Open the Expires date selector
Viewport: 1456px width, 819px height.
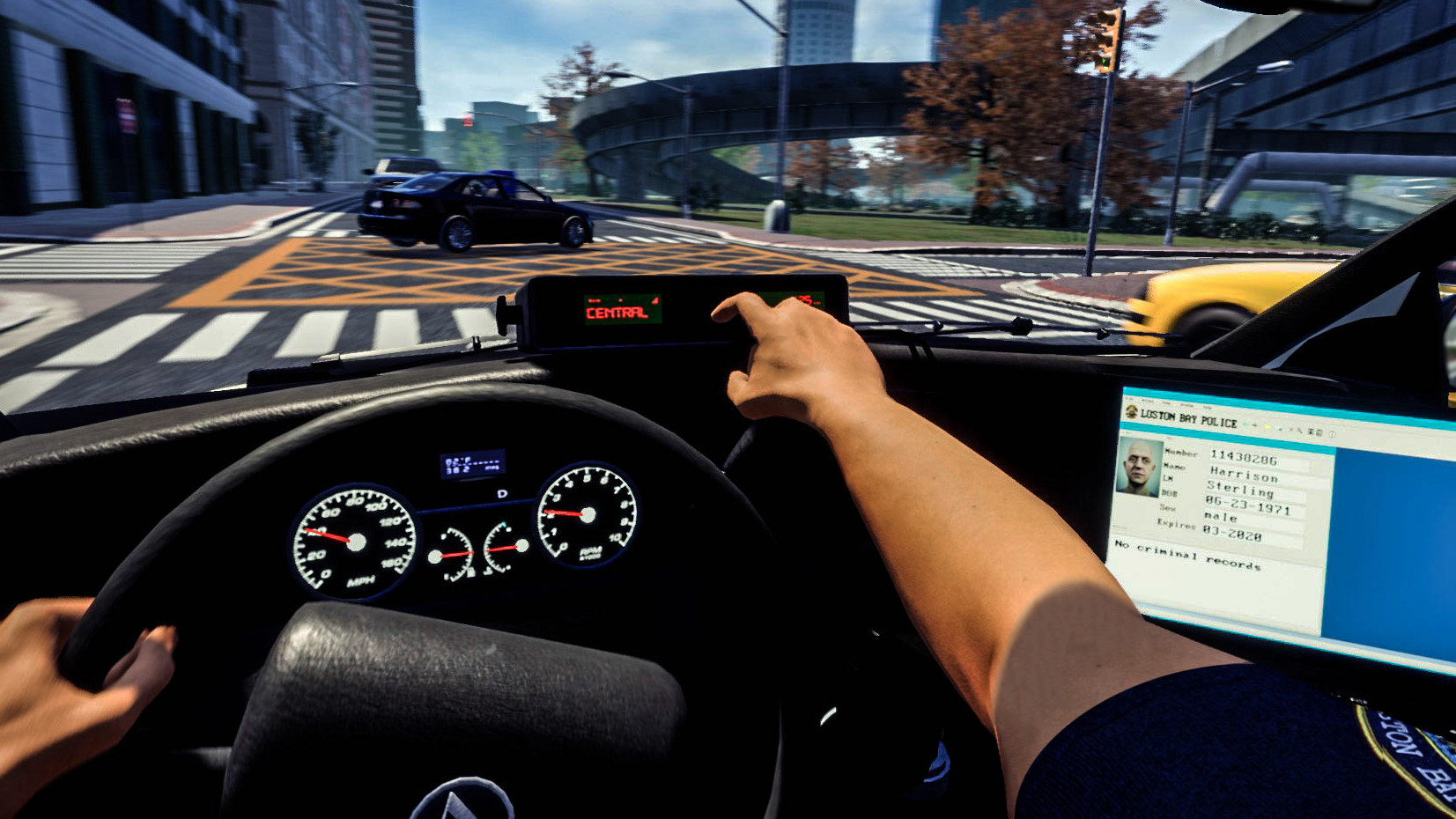point(1232,532)
